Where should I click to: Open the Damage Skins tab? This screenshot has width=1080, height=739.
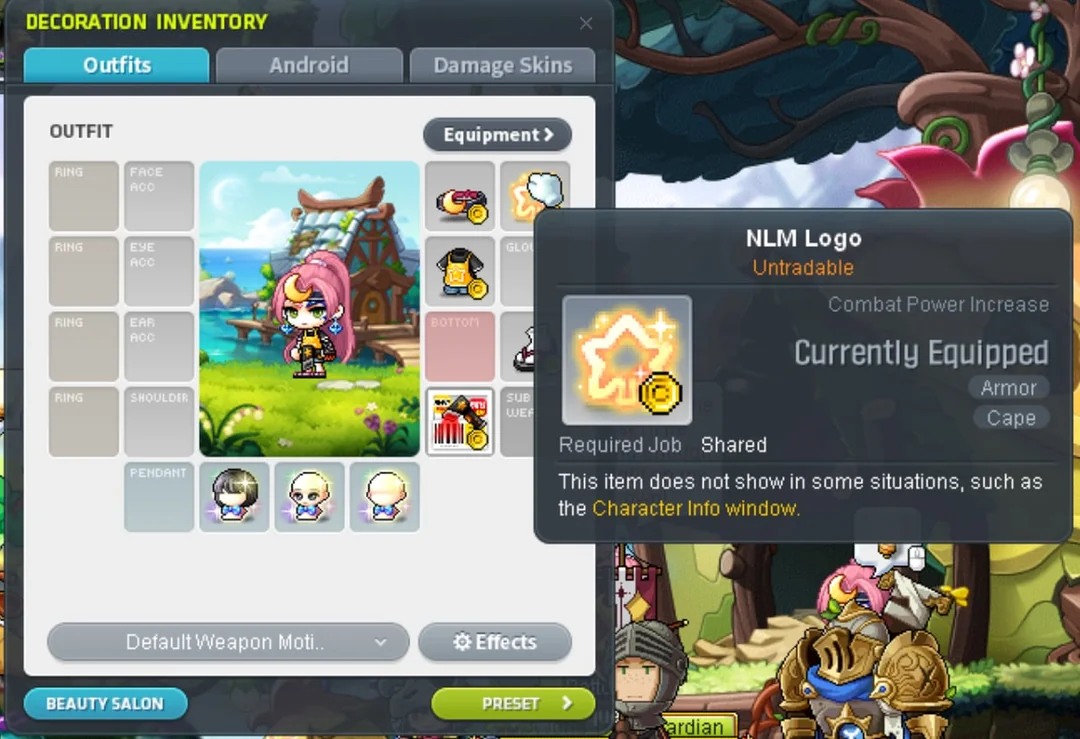click(x=502, y=66)
